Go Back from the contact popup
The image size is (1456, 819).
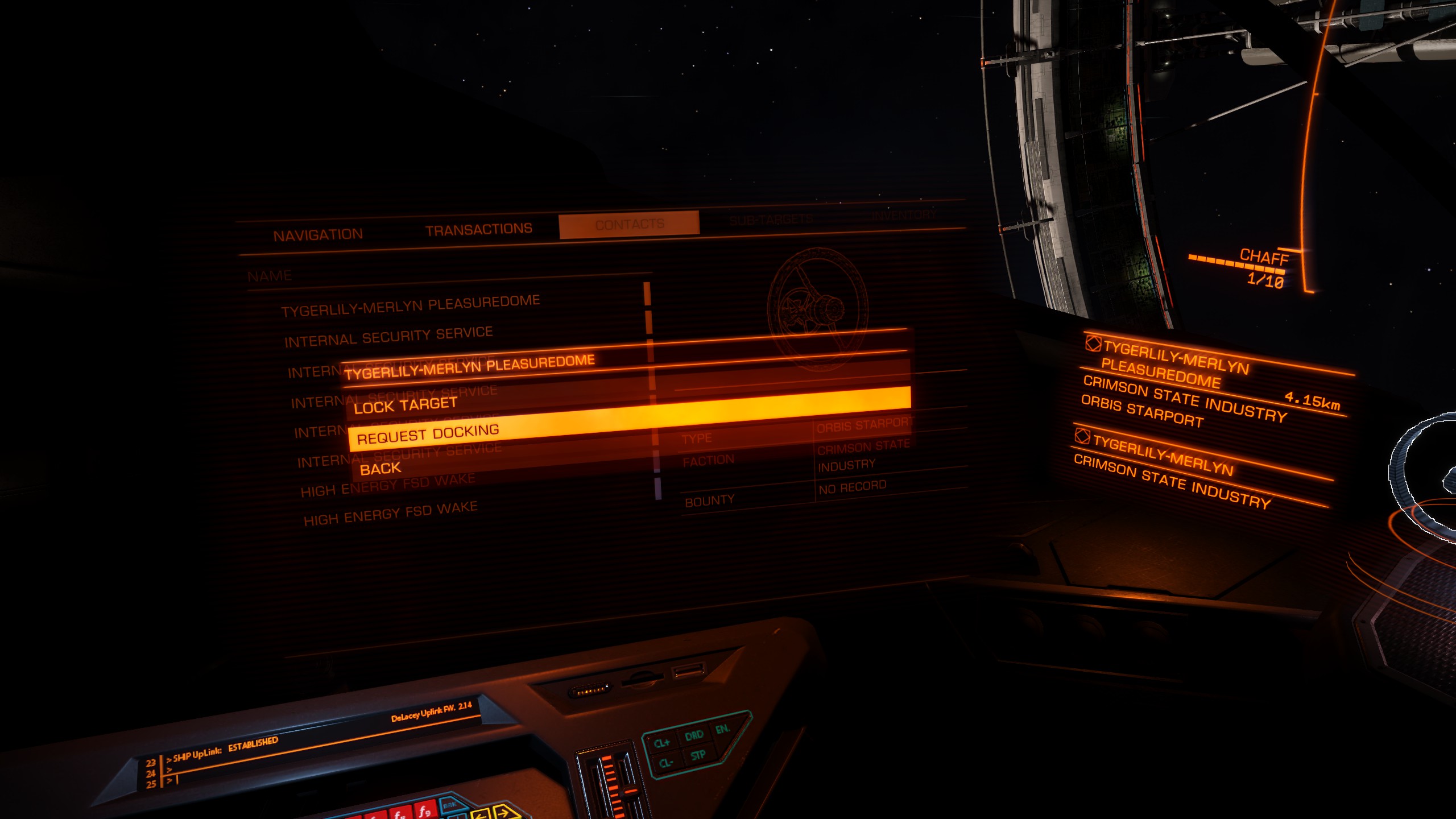380,469
